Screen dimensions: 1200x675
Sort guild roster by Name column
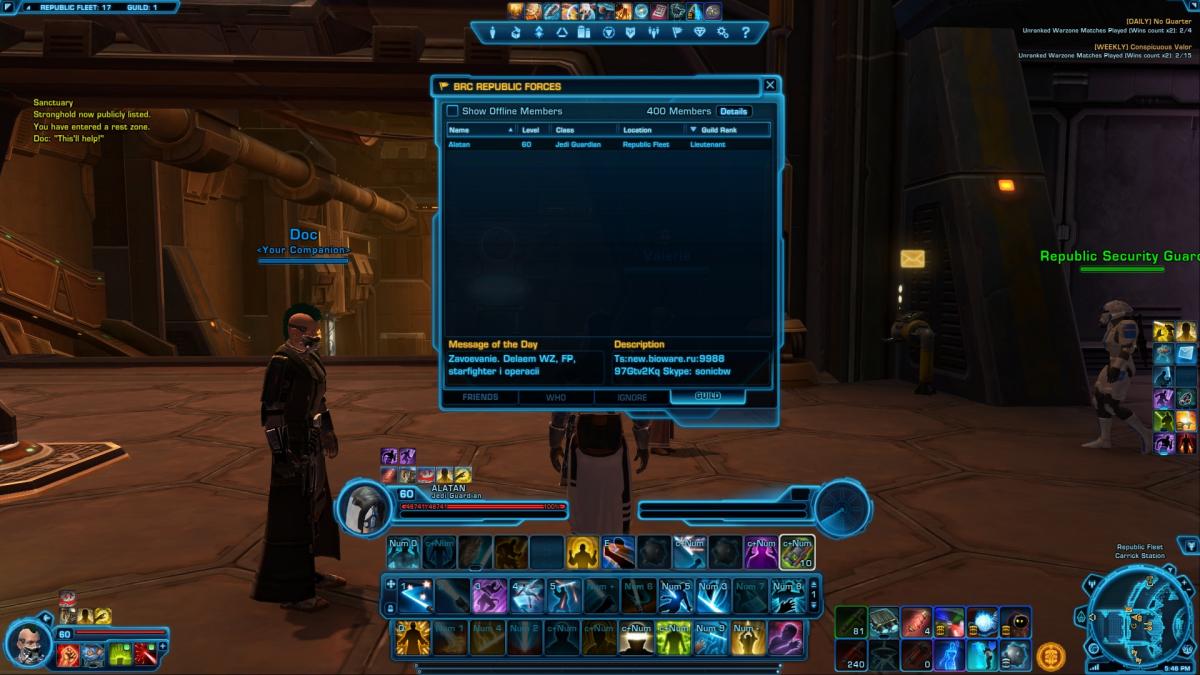[x=480, y=130]
